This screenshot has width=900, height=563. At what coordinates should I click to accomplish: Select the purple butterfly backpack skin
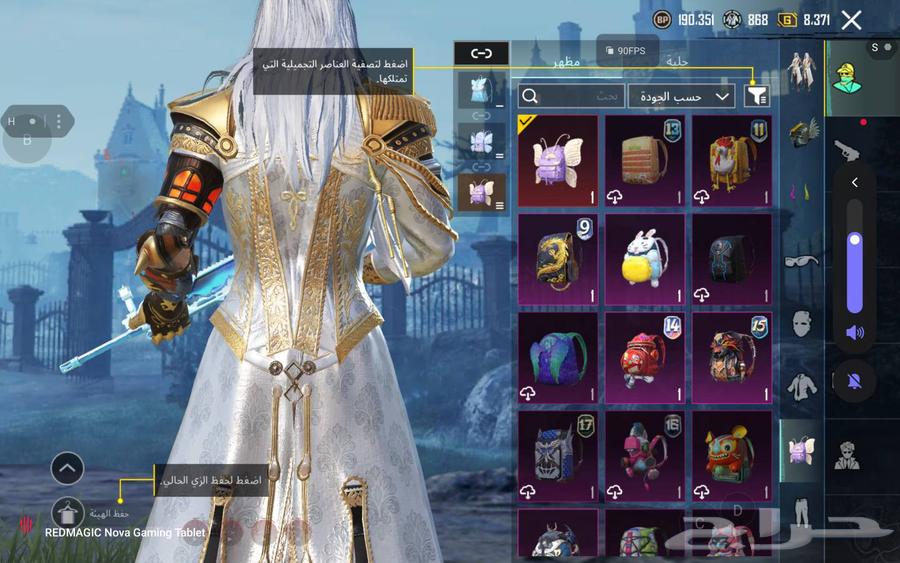point(558,160)
